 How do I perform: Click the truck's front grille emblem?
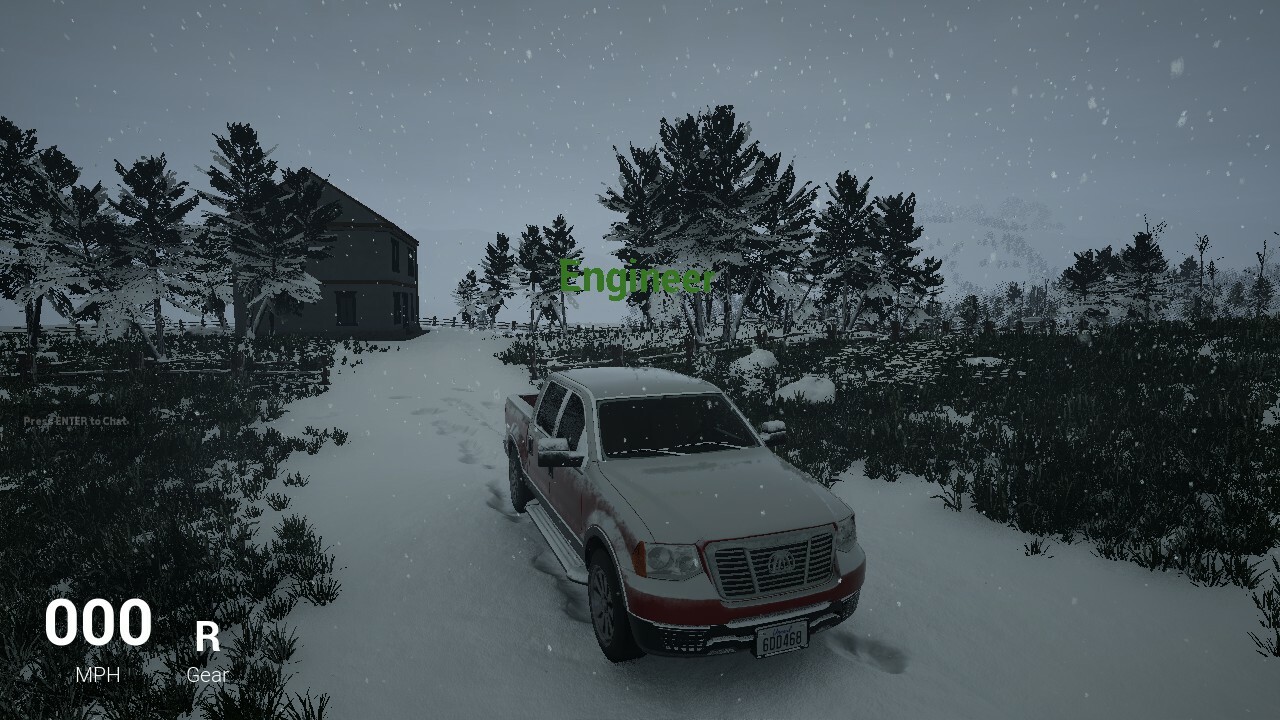pos(783,562)
